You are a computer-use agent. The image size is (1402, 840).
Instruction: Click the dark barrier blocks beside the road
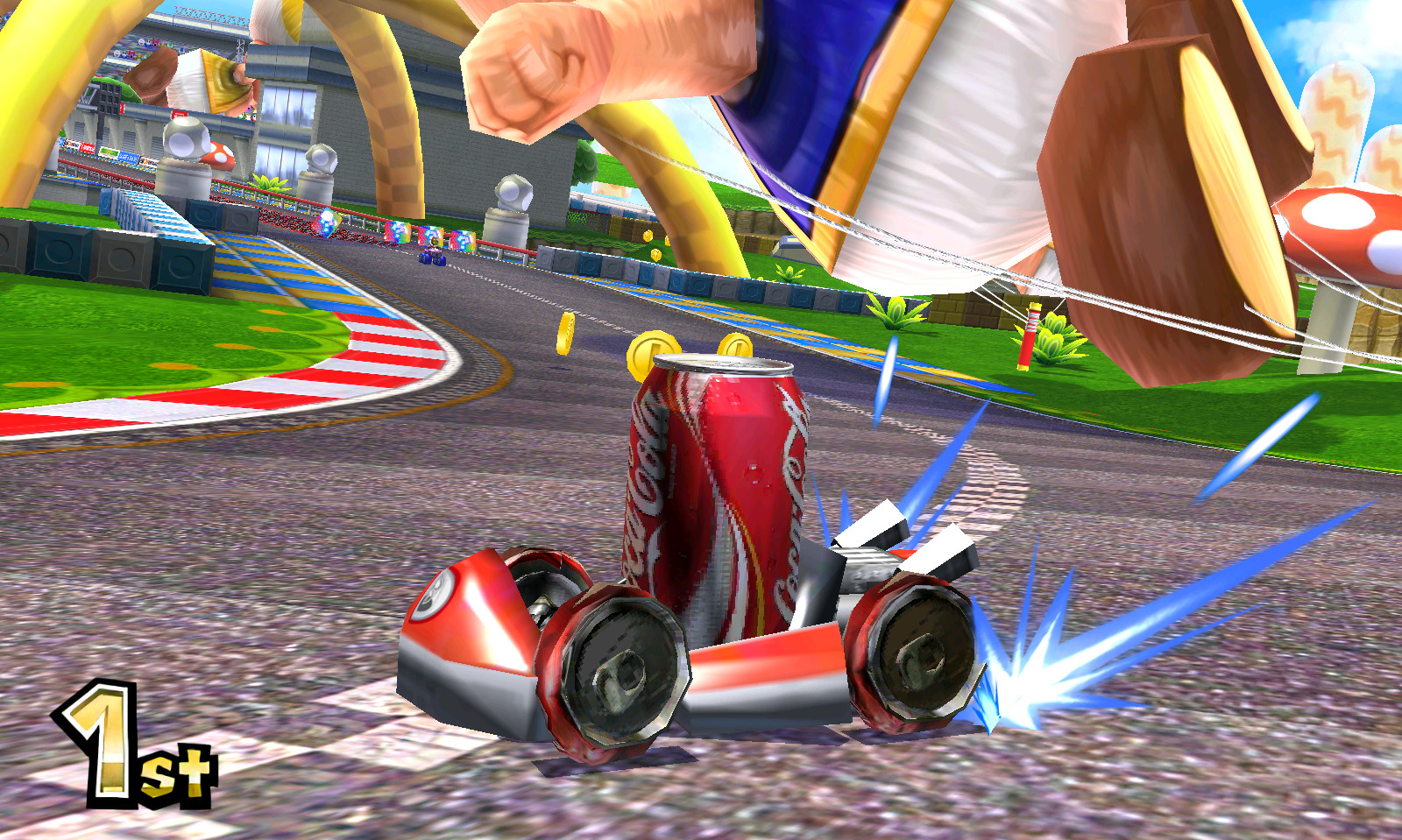[x=114, y=254]
